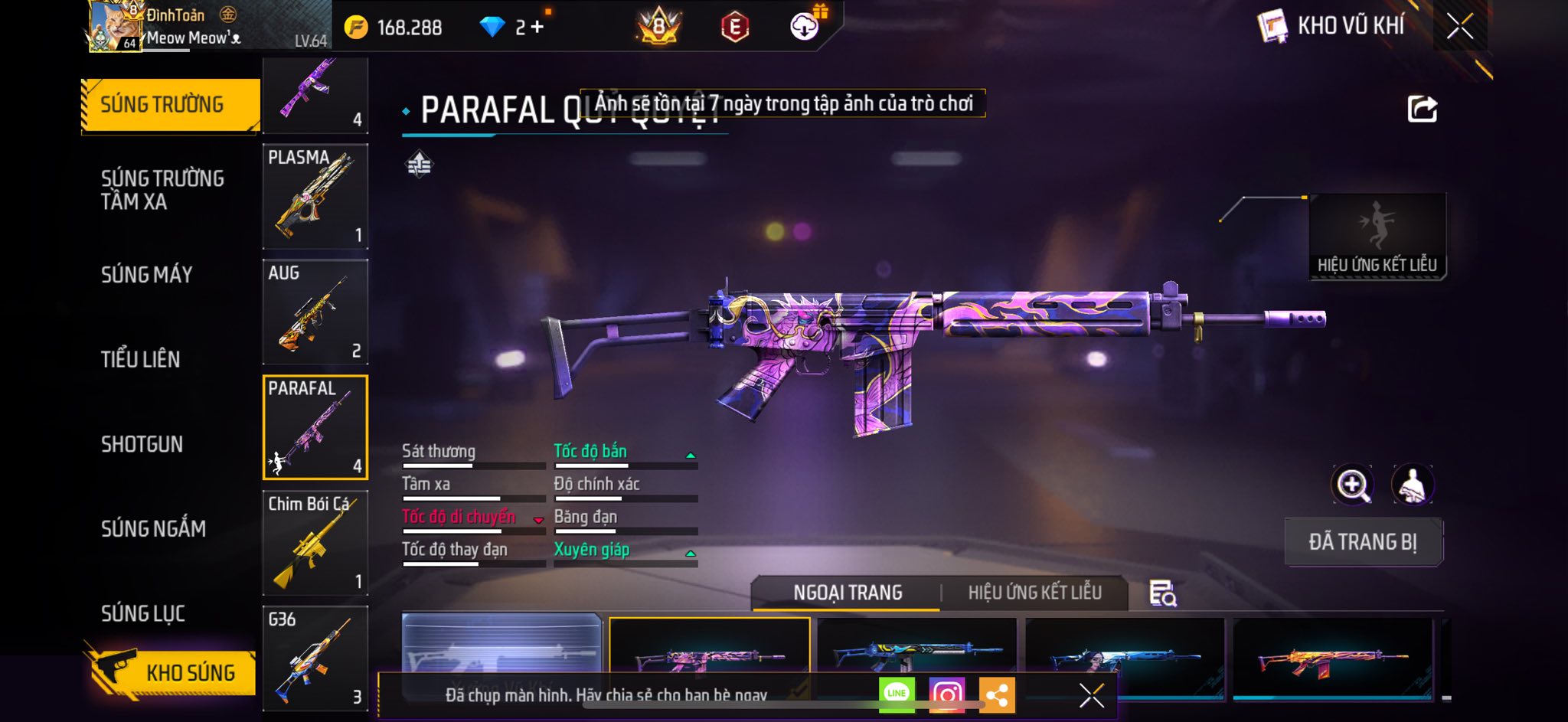This screenshot has width=1568, height=722.
Task: Open the Hiệu Ứng Kết Liễu effect slot
Action: [1377, 237]
